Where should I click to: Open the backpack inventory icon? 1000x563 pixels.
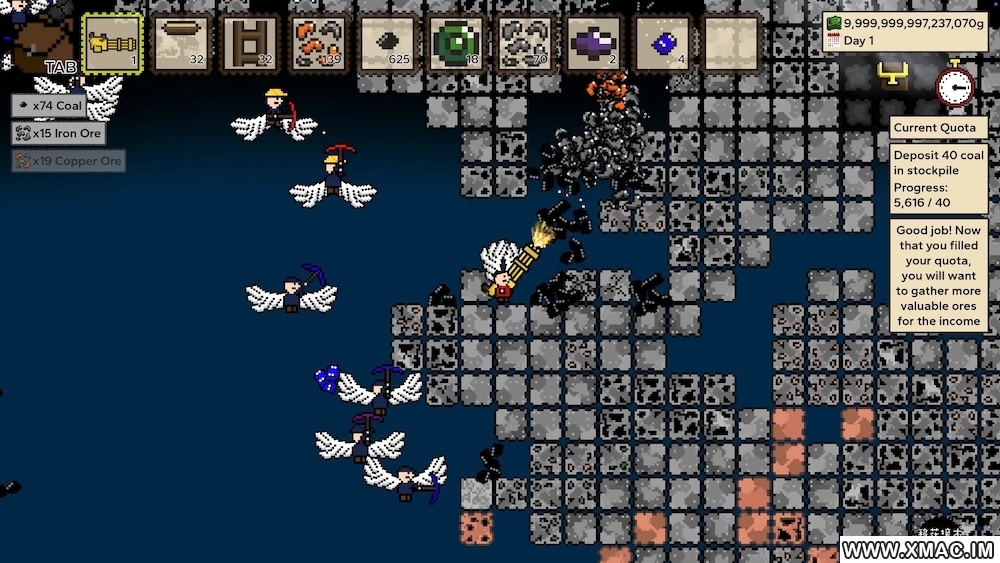[x=45, y=42]
